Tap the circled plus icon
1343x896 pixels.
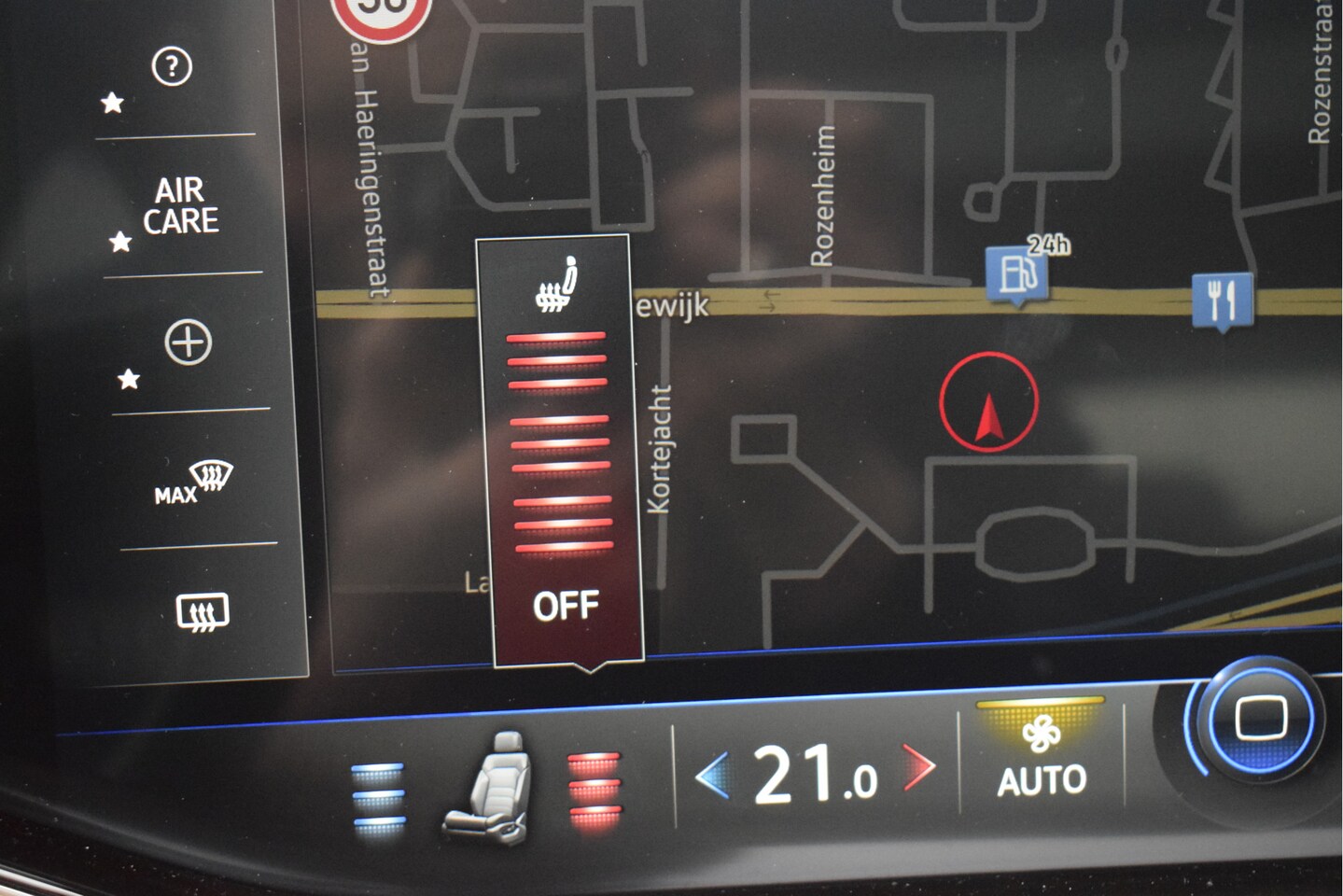[189, 343]
